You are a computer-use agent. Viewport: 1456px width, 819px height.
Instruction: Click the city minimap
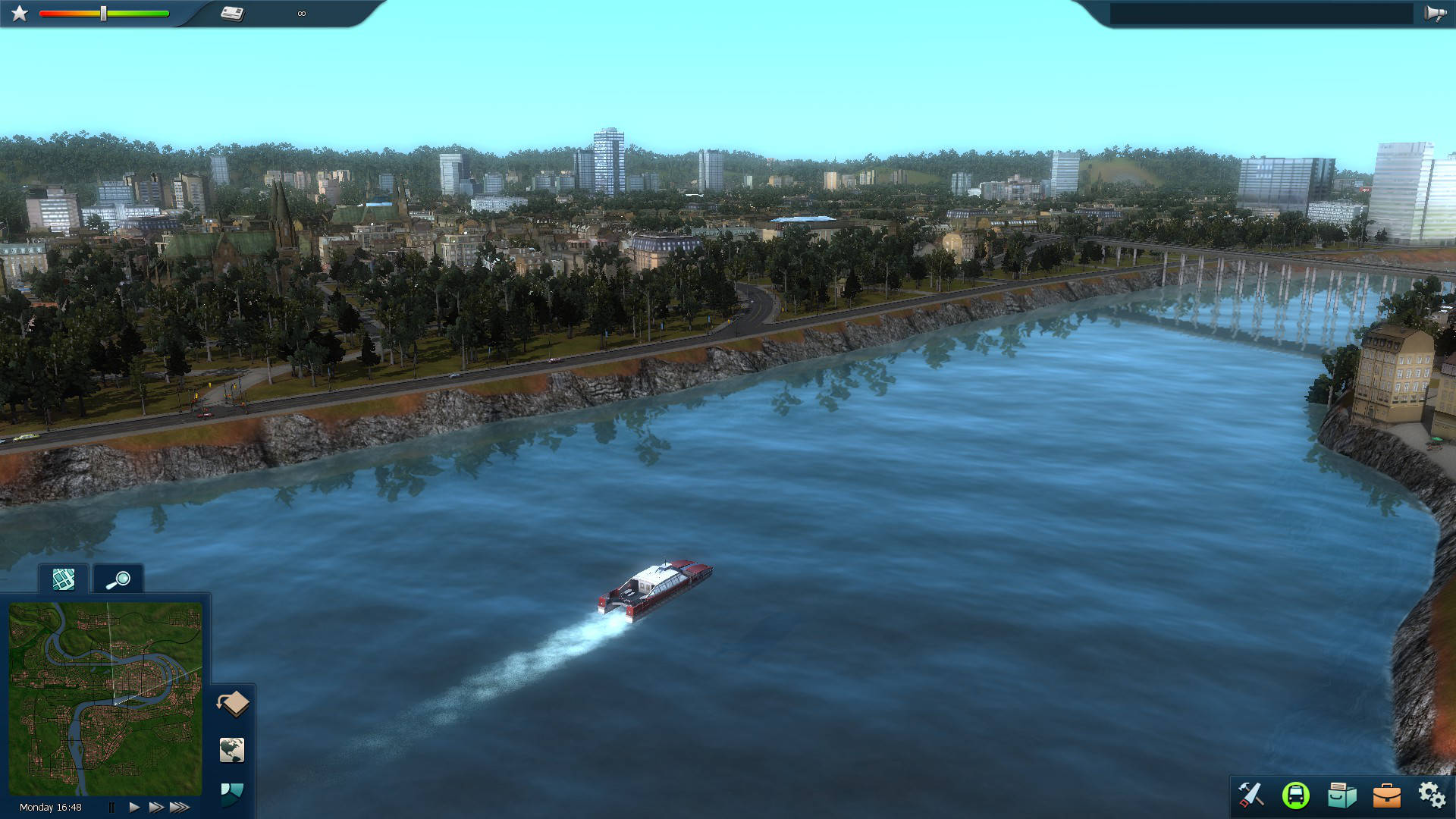[x=105, y=698]
